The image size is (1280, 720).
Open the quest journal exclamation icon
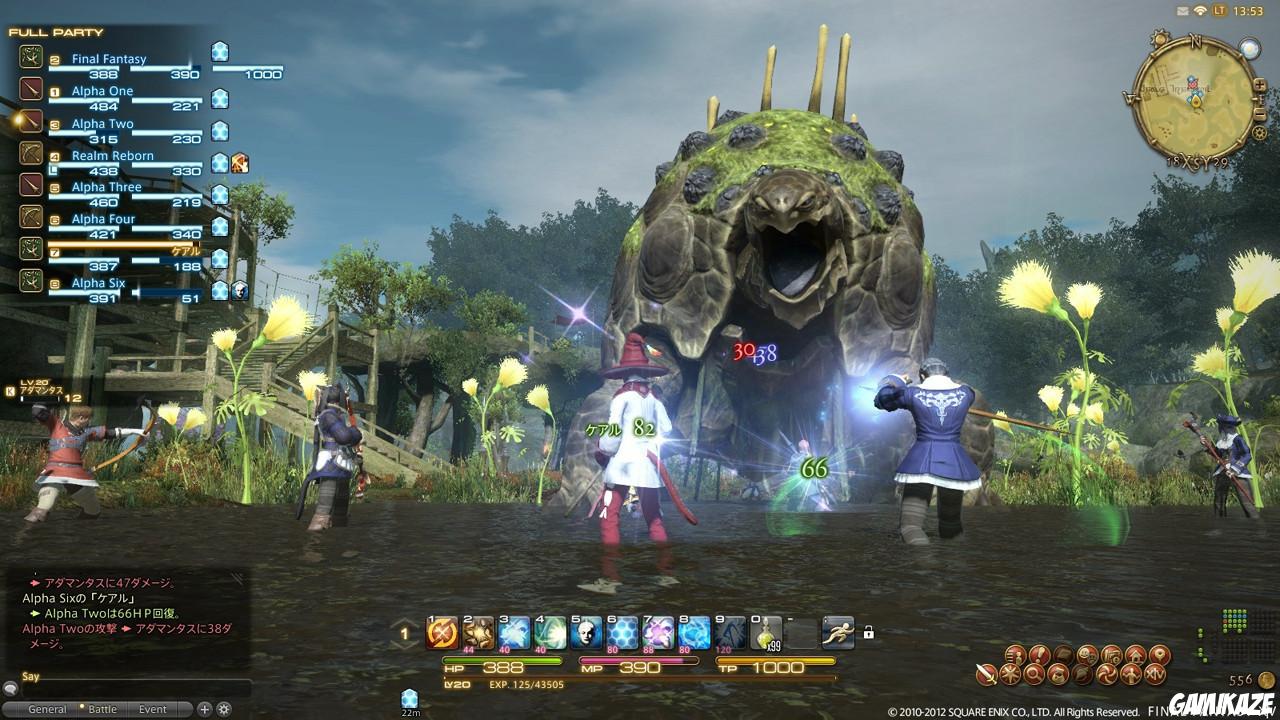coord(1039,655)
